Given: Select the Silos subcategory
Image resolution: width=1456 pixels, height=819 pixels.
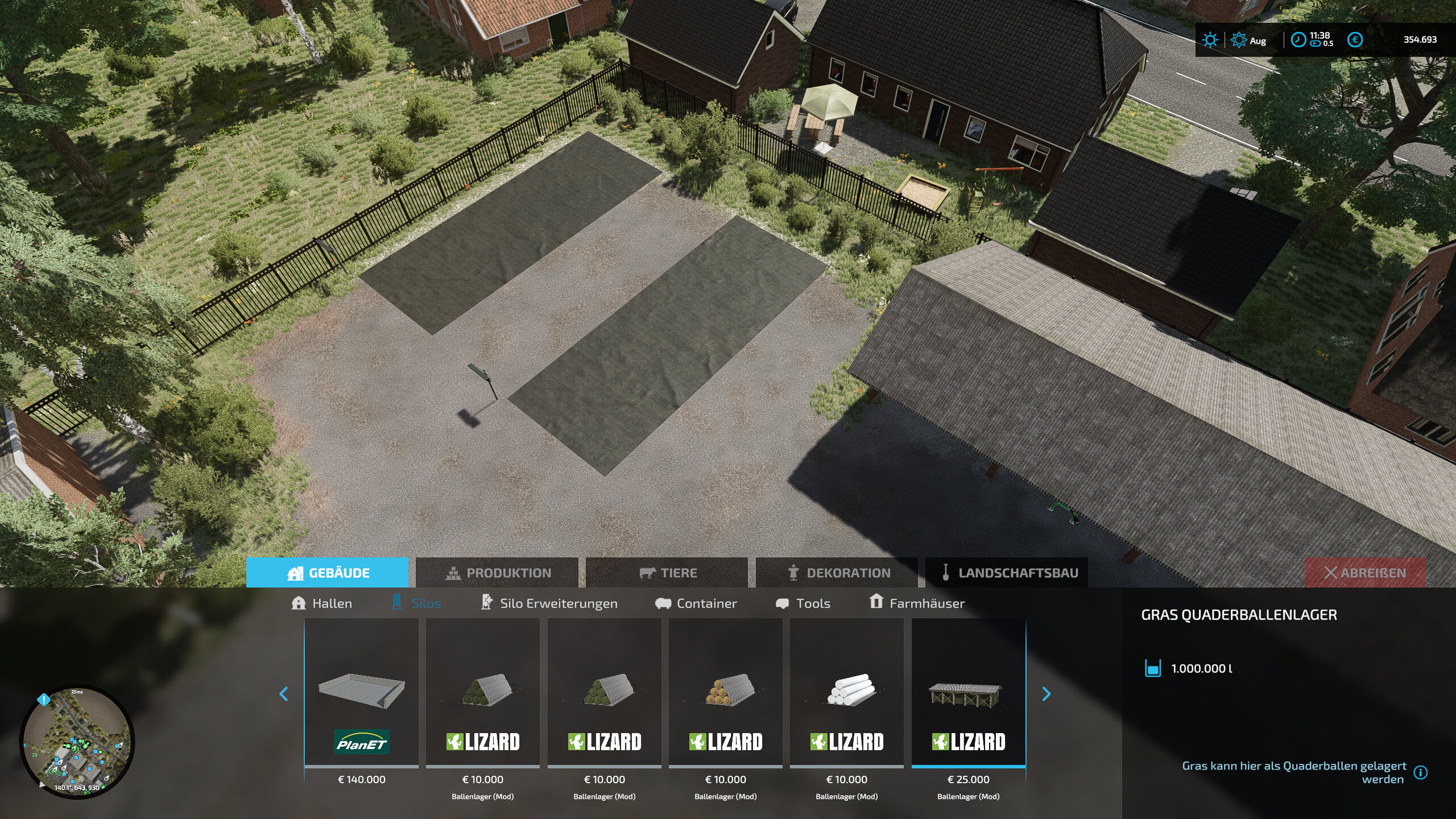Looking at the screenshot, I should pyautogui.click(x=417, y=603).
